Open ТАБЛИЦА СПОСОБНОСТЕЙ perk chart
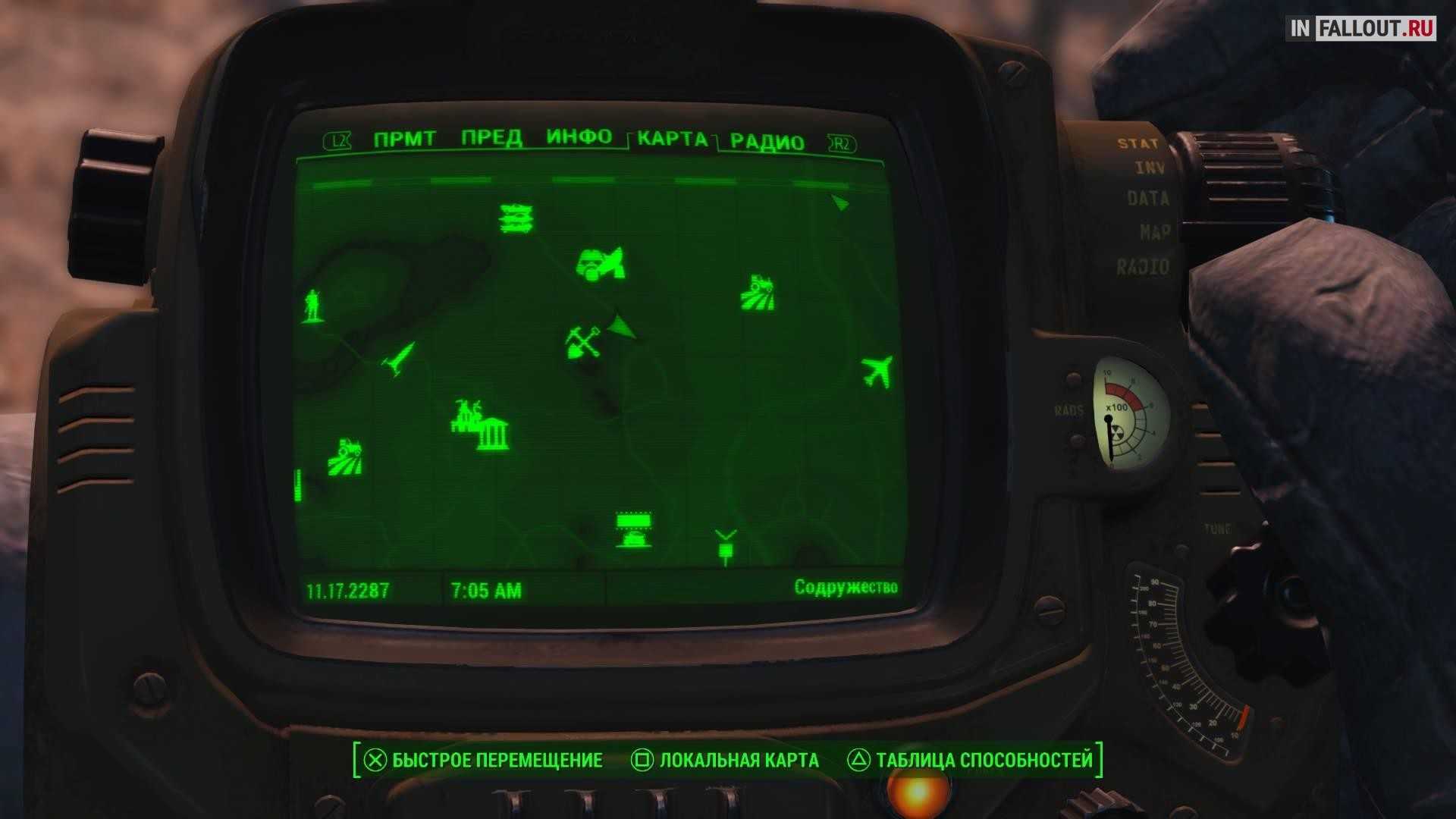The height and width of the screenshot is (819, 1456). point(971,761)
